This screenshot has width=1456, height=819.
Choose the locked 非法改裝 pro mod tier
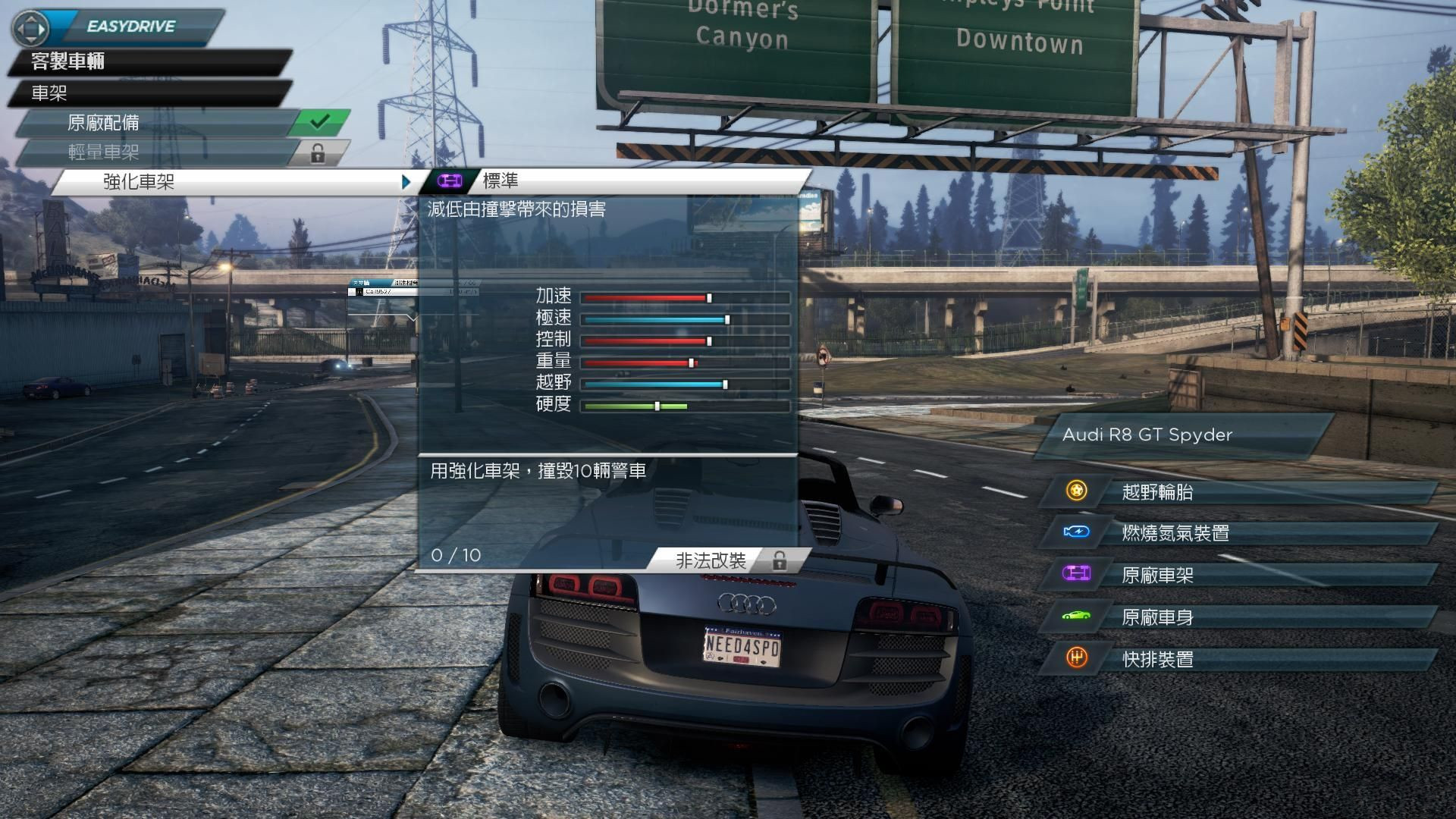tap(720, 560)
